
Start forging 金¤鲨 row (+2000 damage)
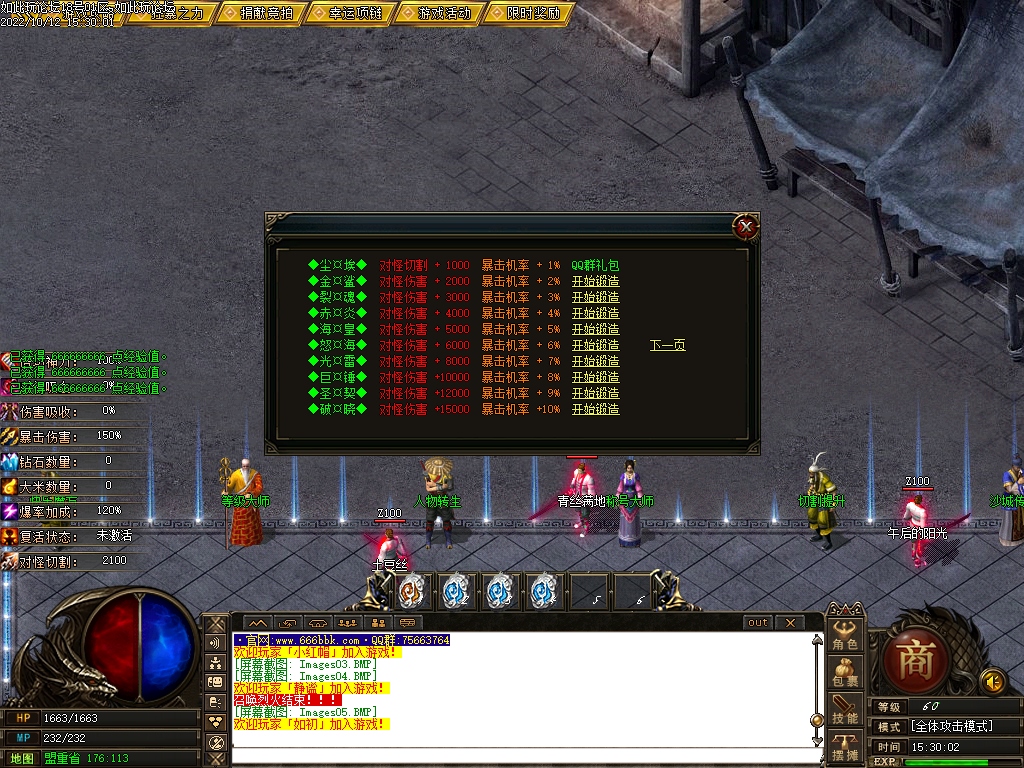(x=595, y=281)
